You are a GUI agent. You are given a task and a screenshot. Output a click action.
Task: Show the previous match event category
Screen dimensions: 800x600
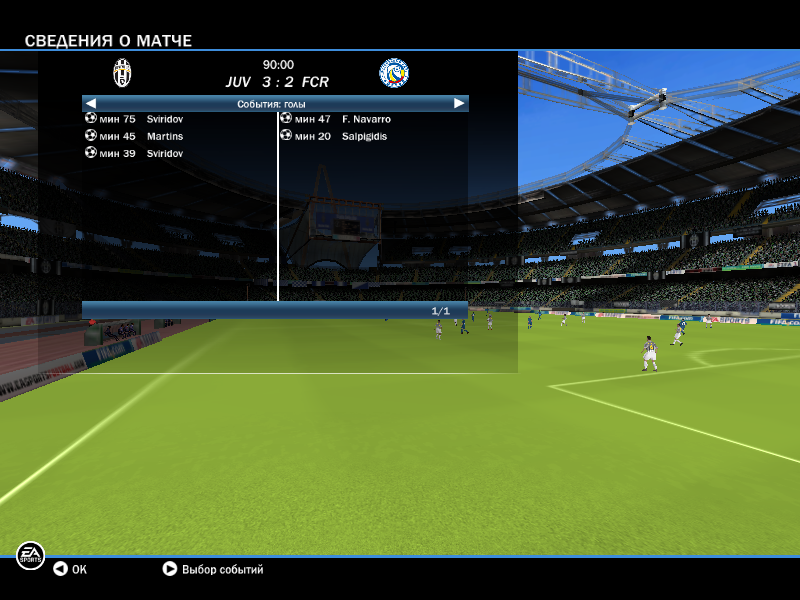[x=90, y=103]
